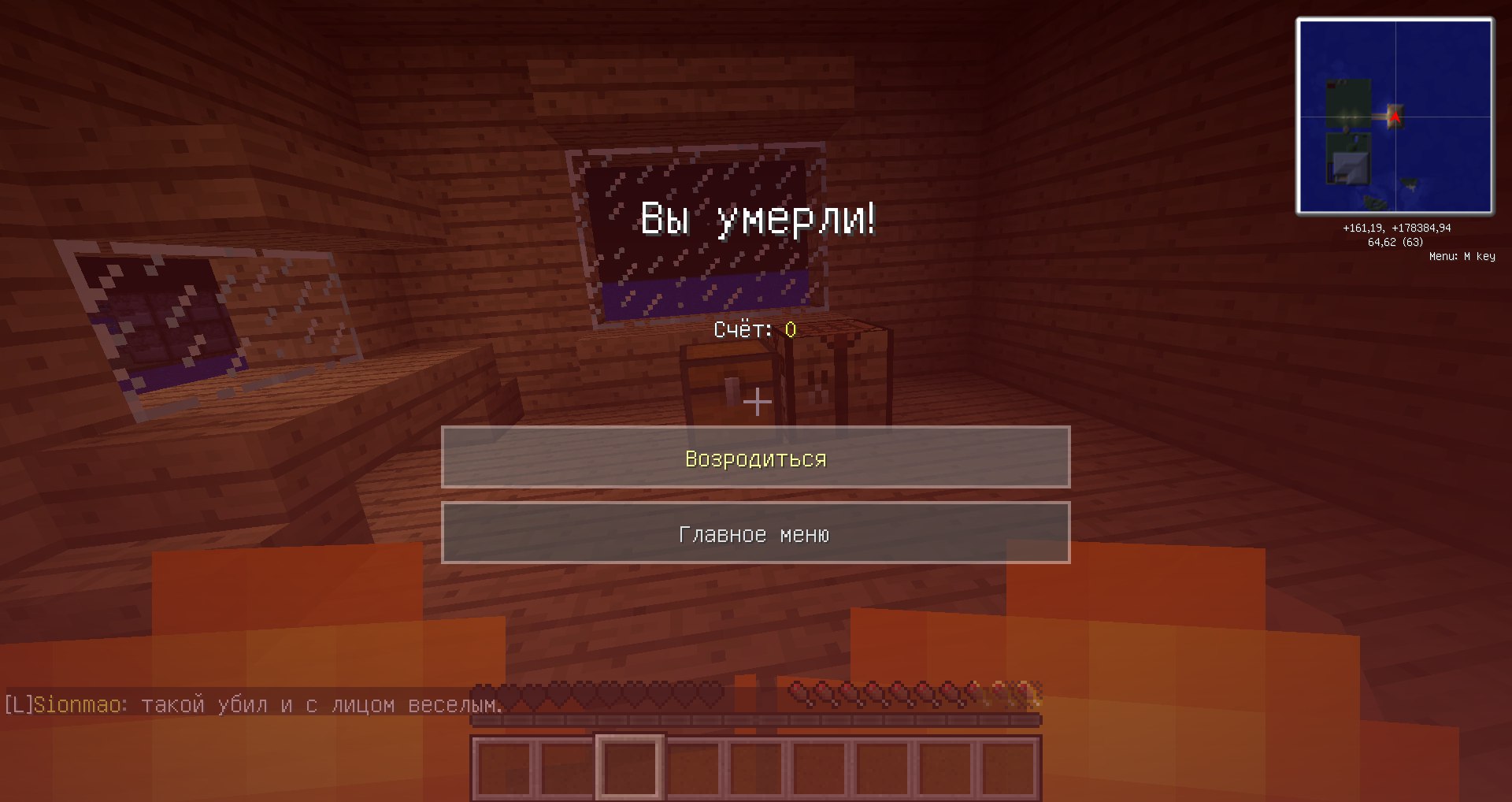The image size is (1512, 802).
Task: Click the experience bar above the hotbar
Action: click(x=756, y=718)
